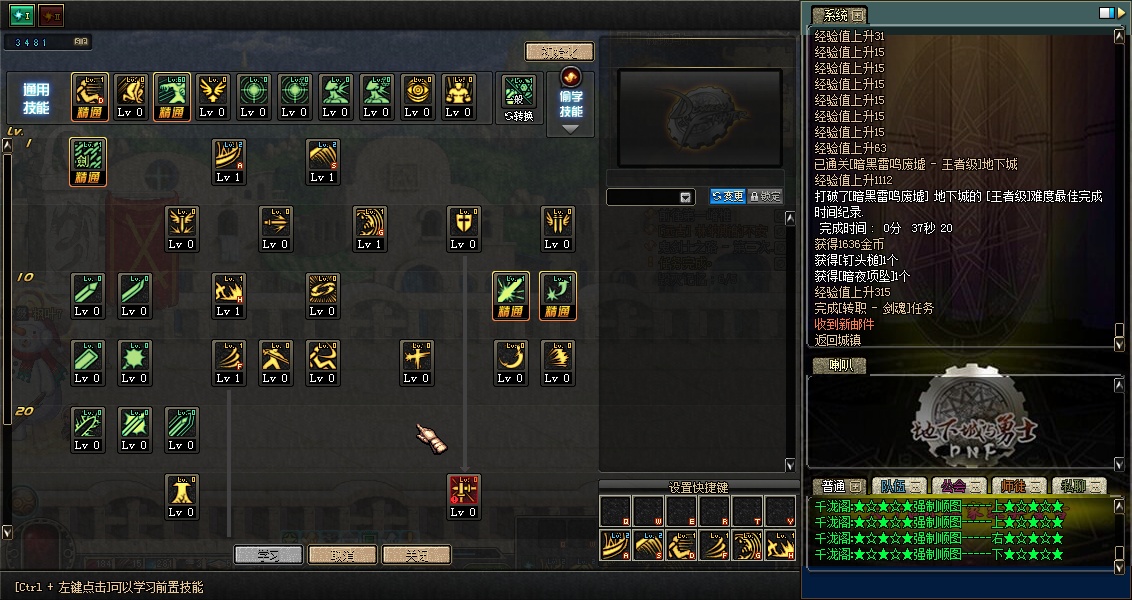The image size is (1132, 600).
Task: Select the hotkey slot marked A
Action: pyautogui.click(x=614, y=544)
